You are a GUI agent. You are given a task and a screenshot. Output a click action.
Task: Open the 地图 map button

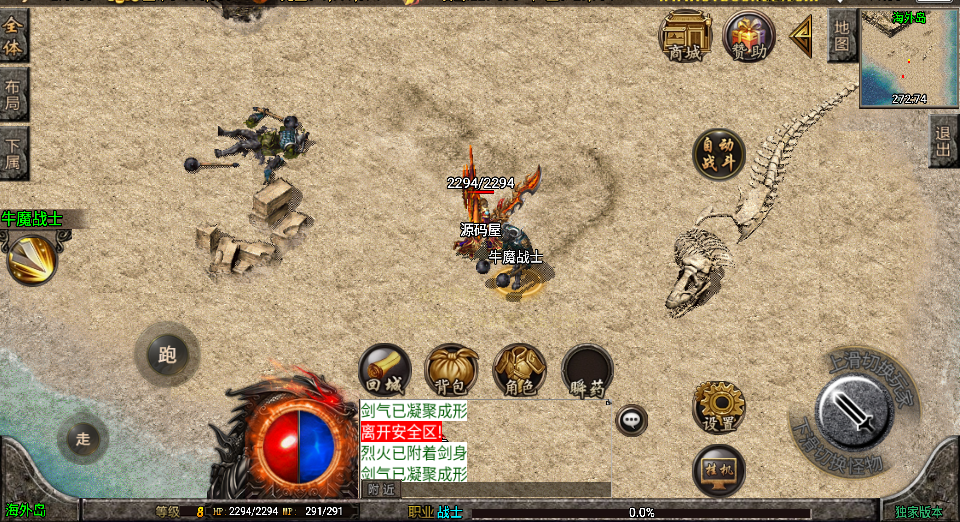842,36
